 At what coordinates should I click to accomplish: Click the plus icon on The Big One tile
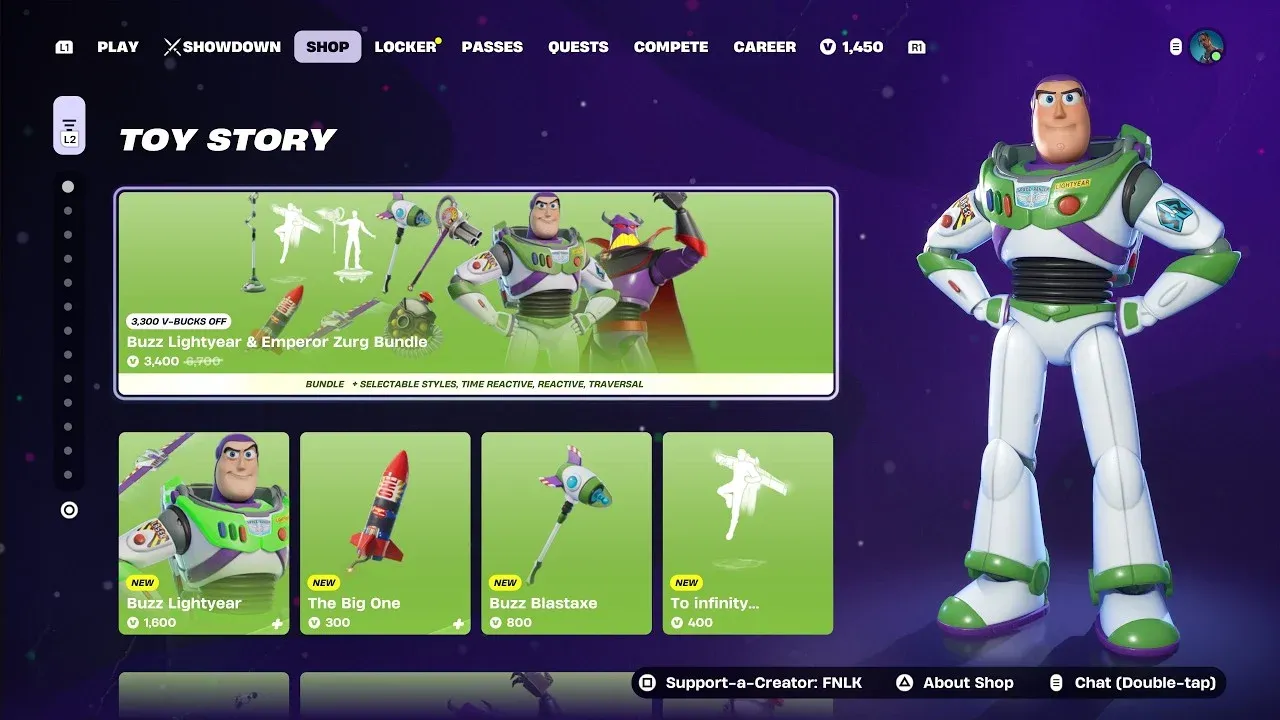click(x=459, y=622)
